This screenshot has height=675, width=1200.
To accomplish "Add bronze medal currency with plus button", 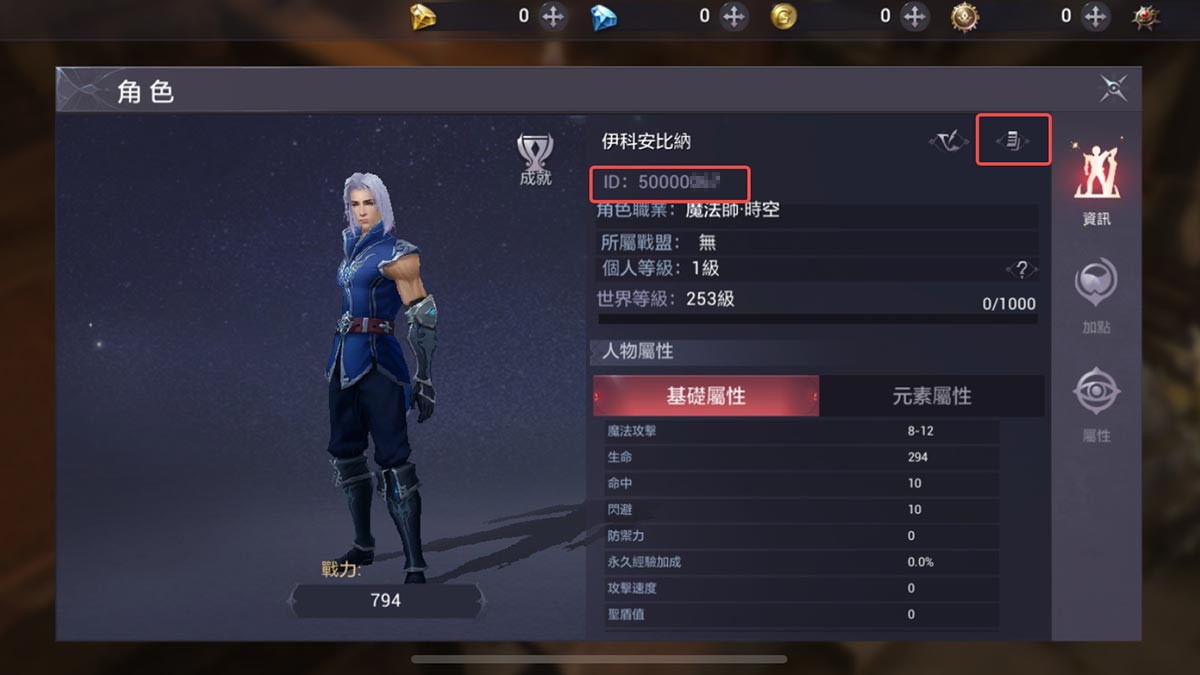I will (1095, 16).
